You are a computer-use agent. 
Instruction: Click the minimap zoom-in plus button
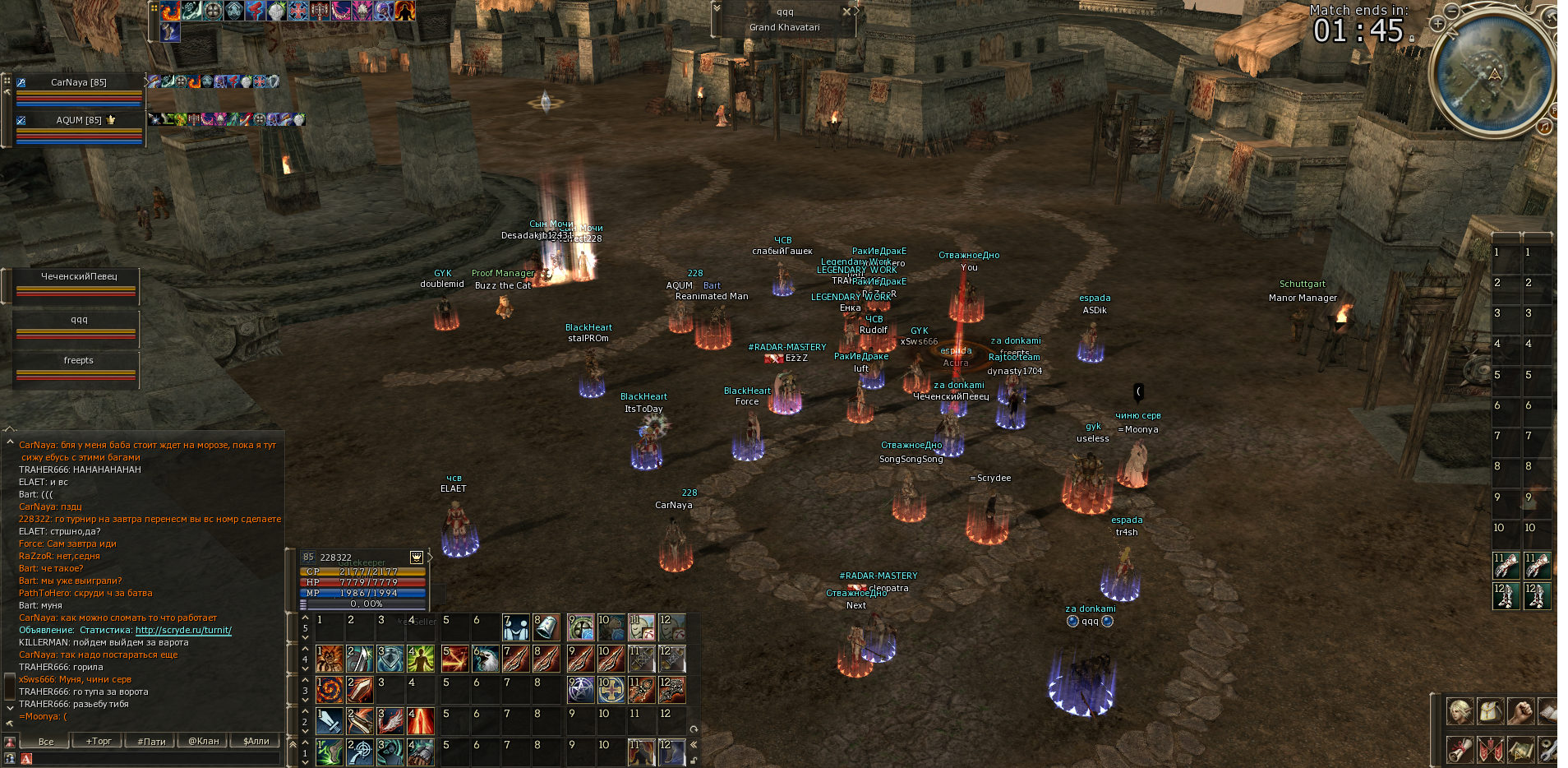tap(1437, 24)
